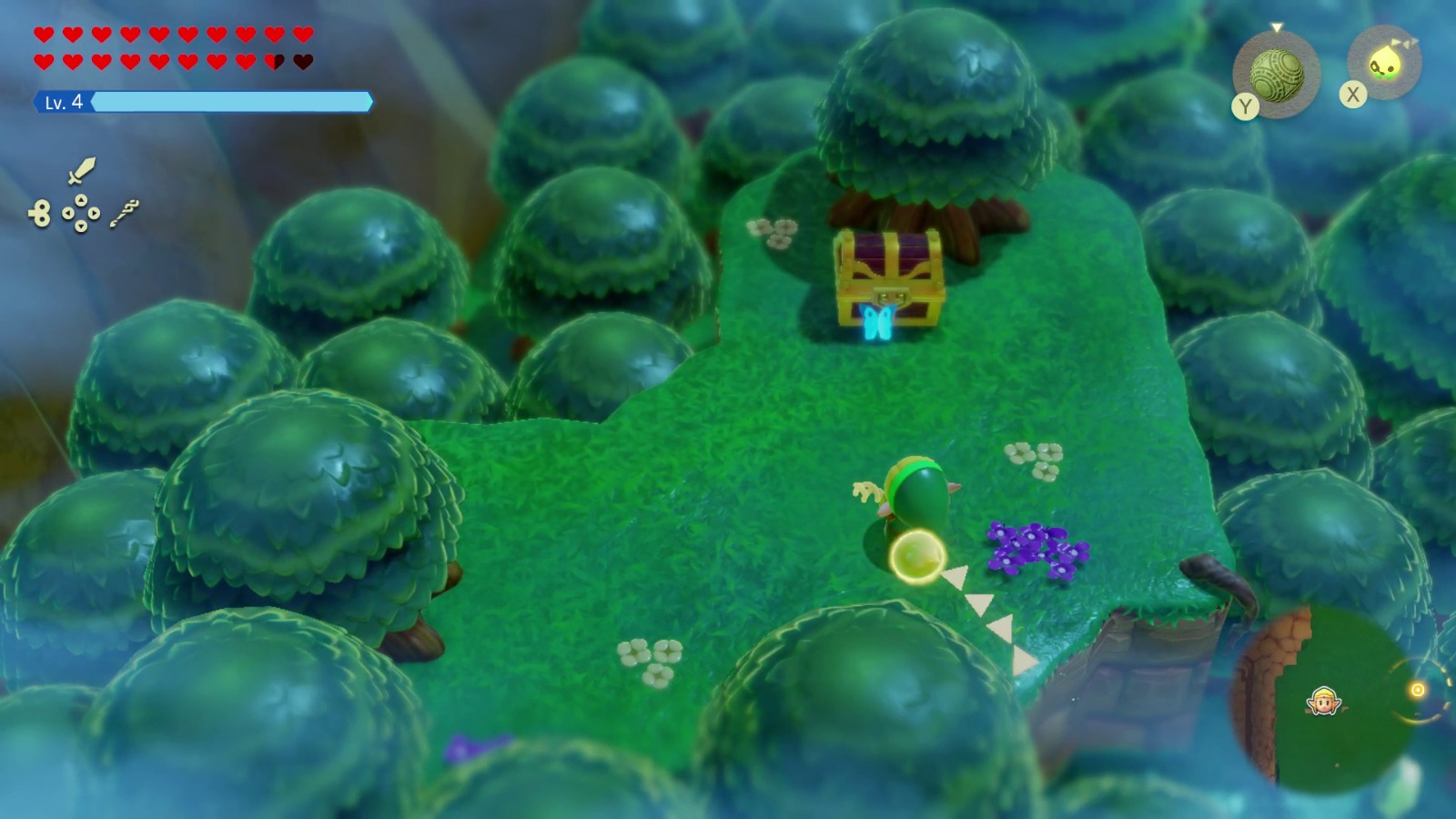Click Link's face icon on the minimap
Viewport: 1456px width, 819px height.
[1325, 701]
